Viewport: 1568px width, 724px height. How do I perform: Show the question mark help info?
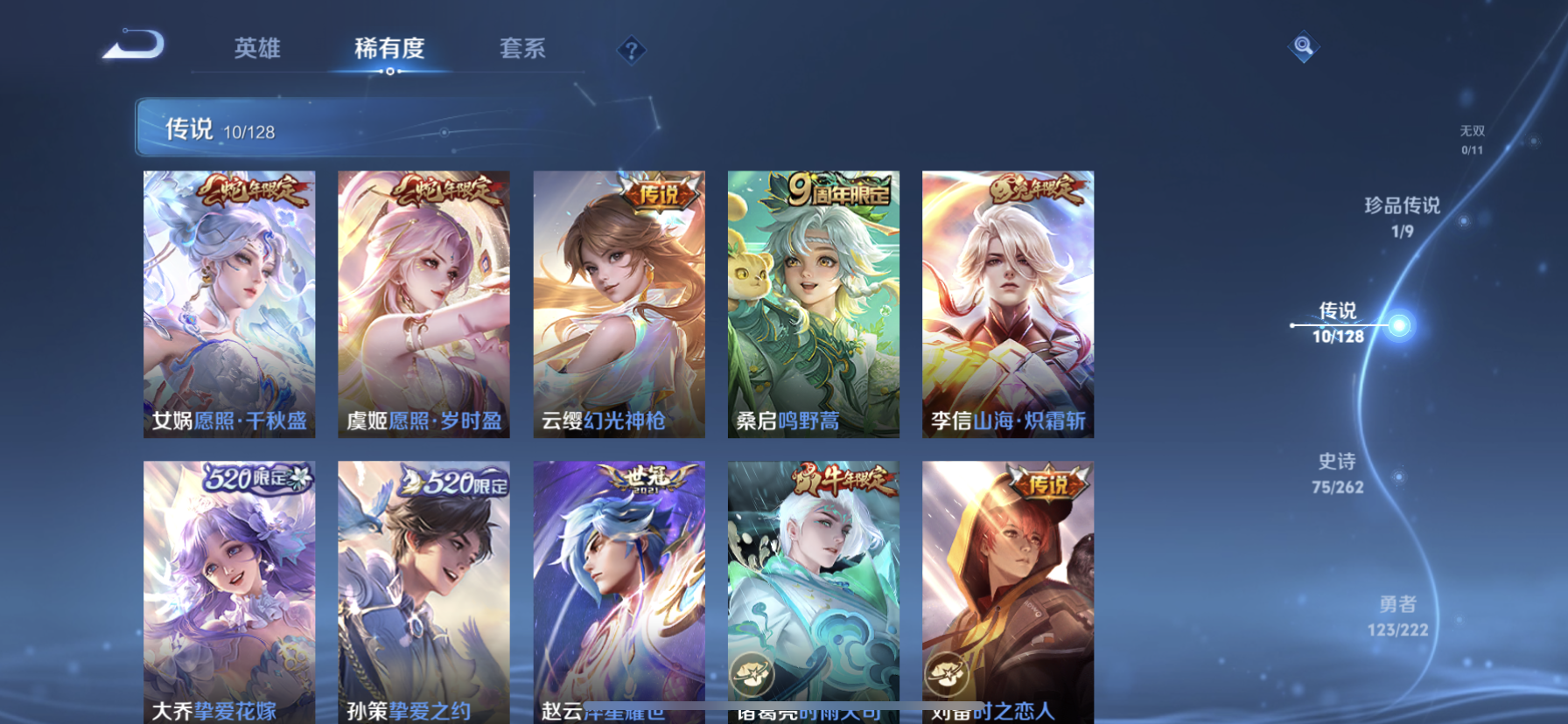click(631, 51)
